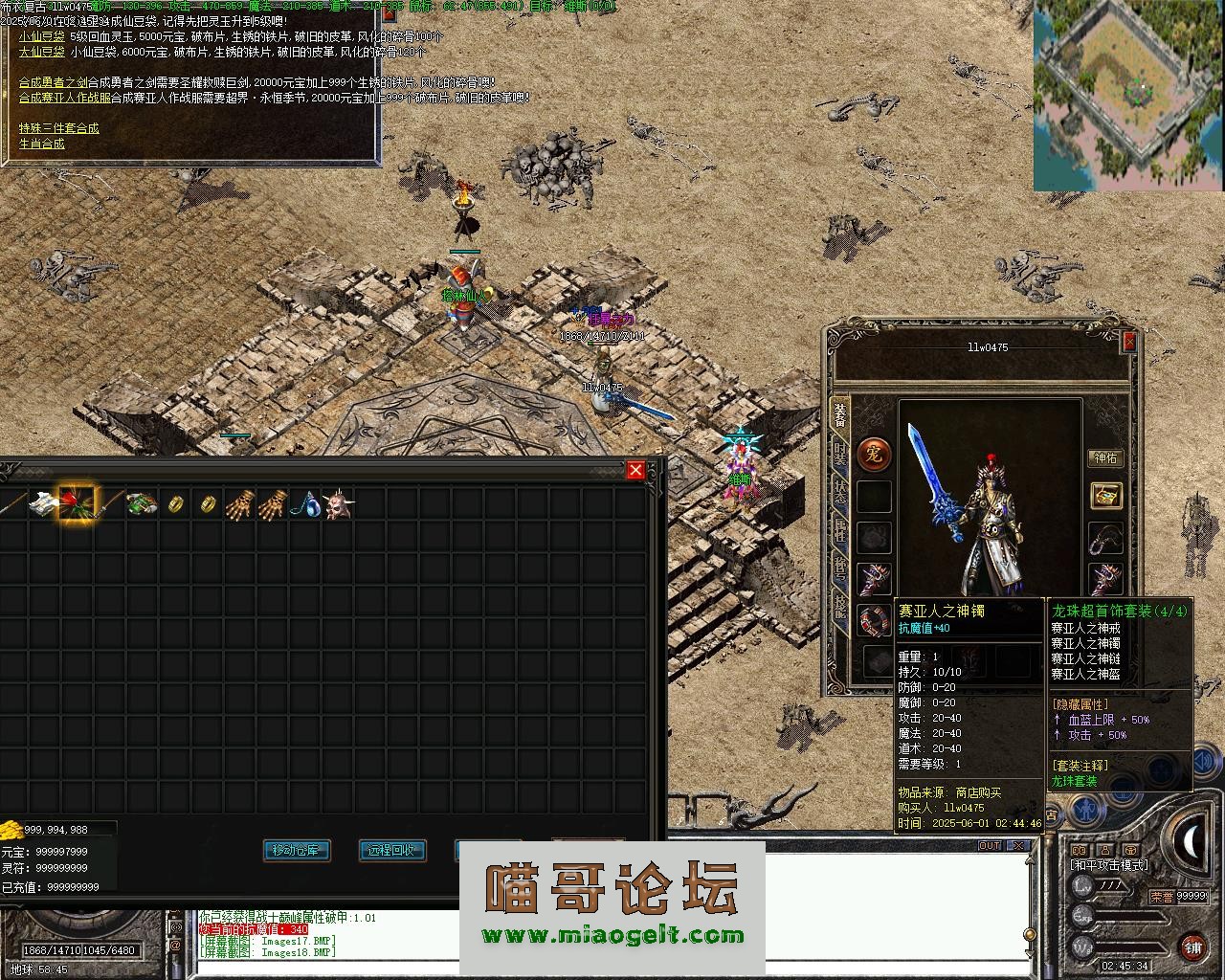Click the minimap in the corner
Image resolution: width=1225 pixels, height=980 pixels.
point(1128,95)
